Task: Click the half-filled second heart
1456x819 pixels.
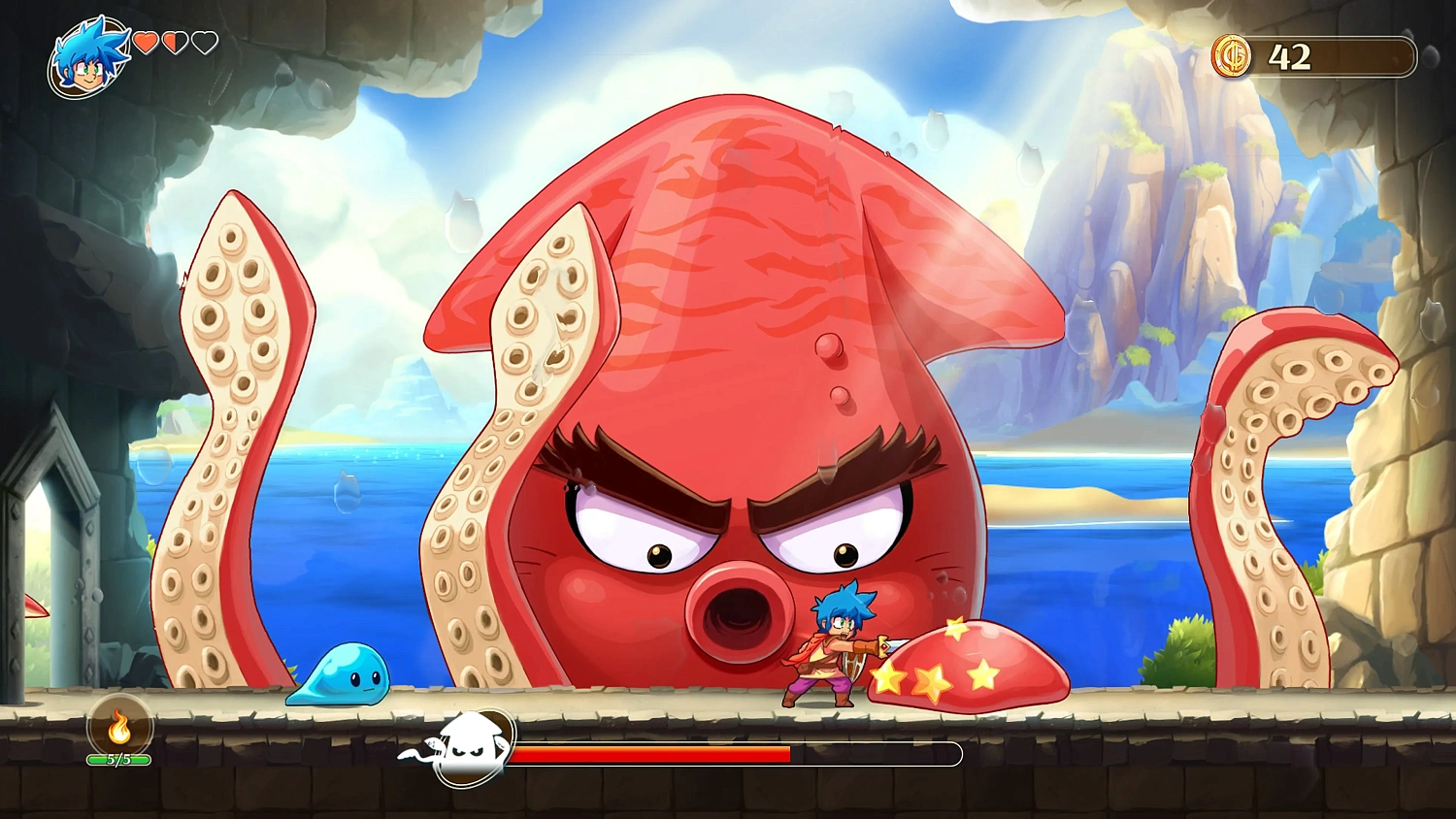Action: 176,43
